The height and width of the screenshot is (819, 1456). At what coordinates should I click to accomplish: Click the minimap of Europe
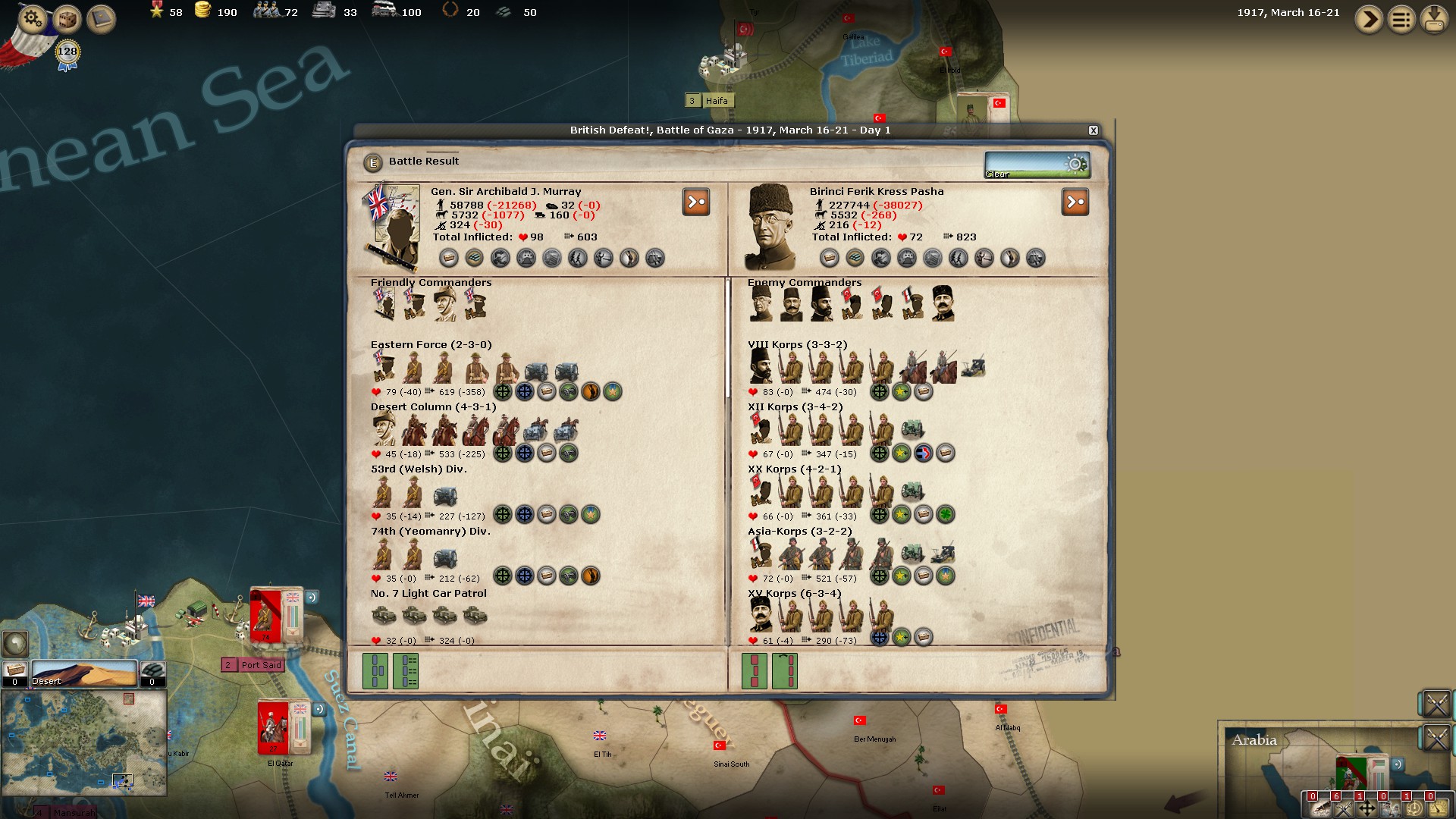(83, 742)
